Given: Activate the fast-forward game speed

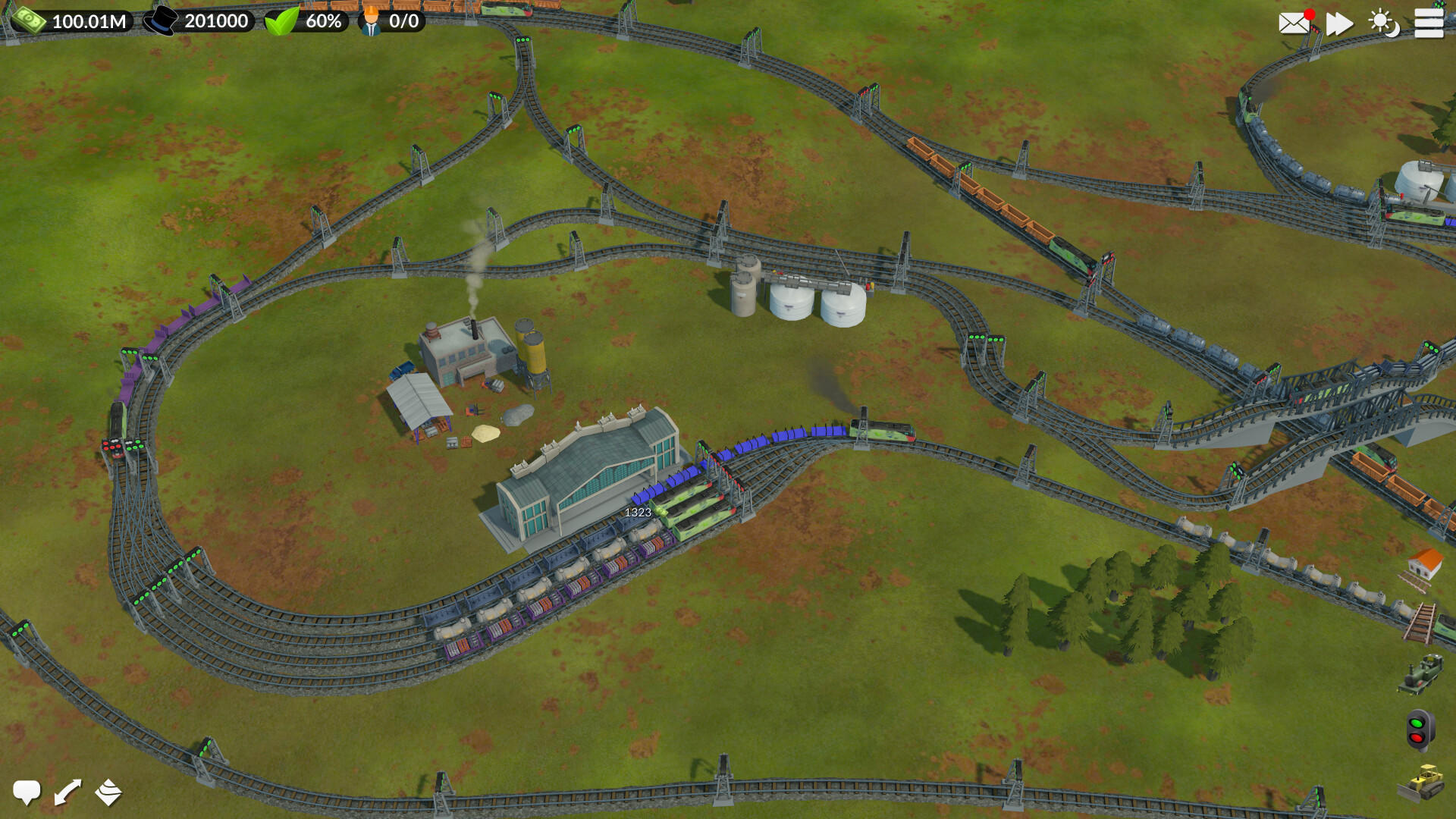Looking at the screenshot, I should (1339, 24).
